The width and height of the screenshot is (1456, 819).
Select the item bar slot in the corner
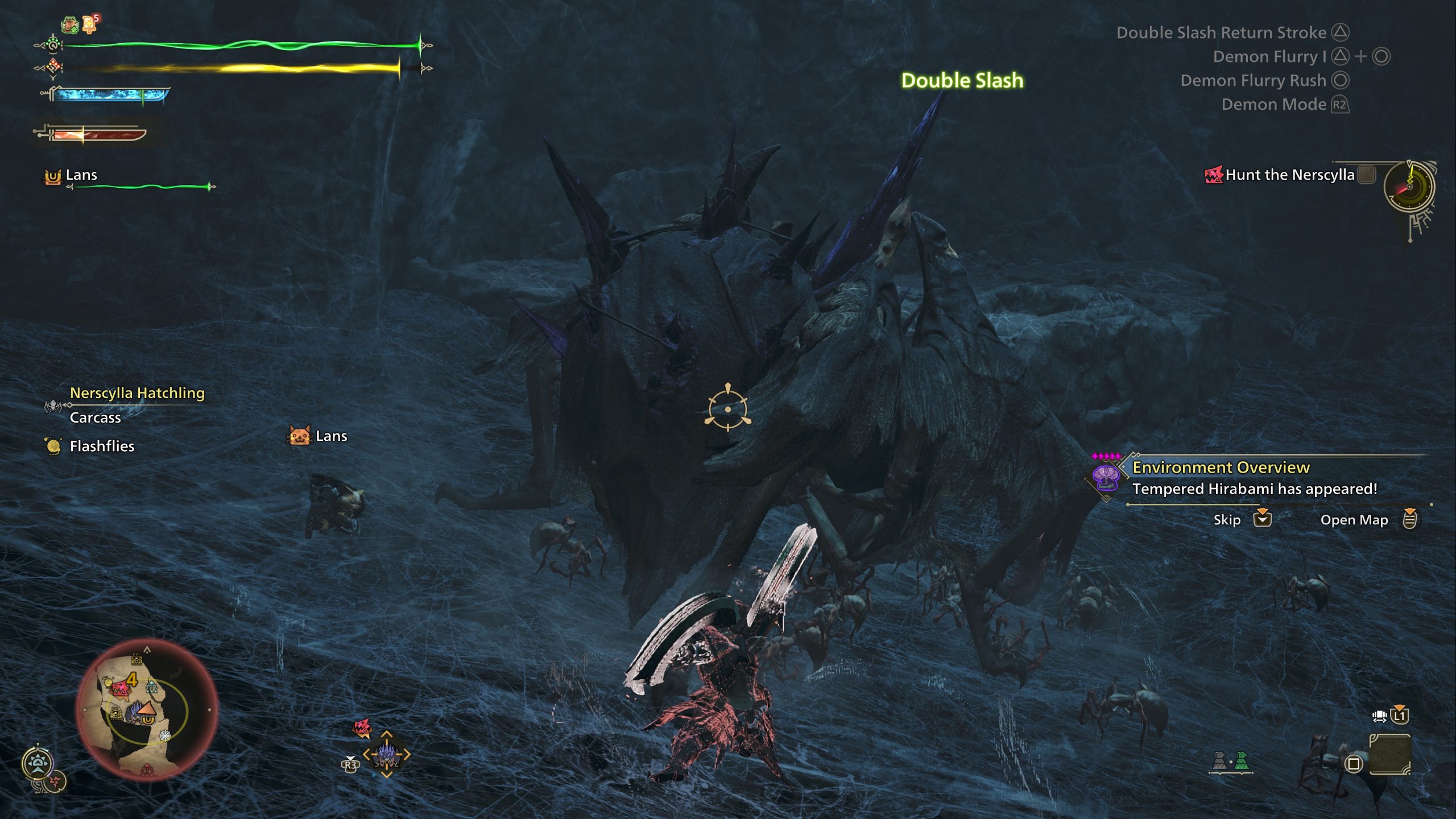click(x=1389, y=755)
